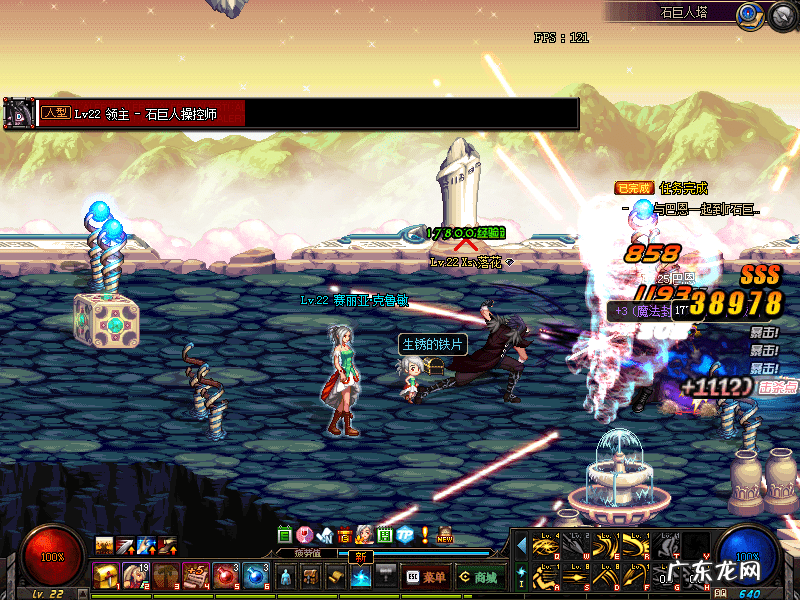Viewport: 800px width, 600px height.
Task: Open the 商城 shop button
Action: [480, 577]
